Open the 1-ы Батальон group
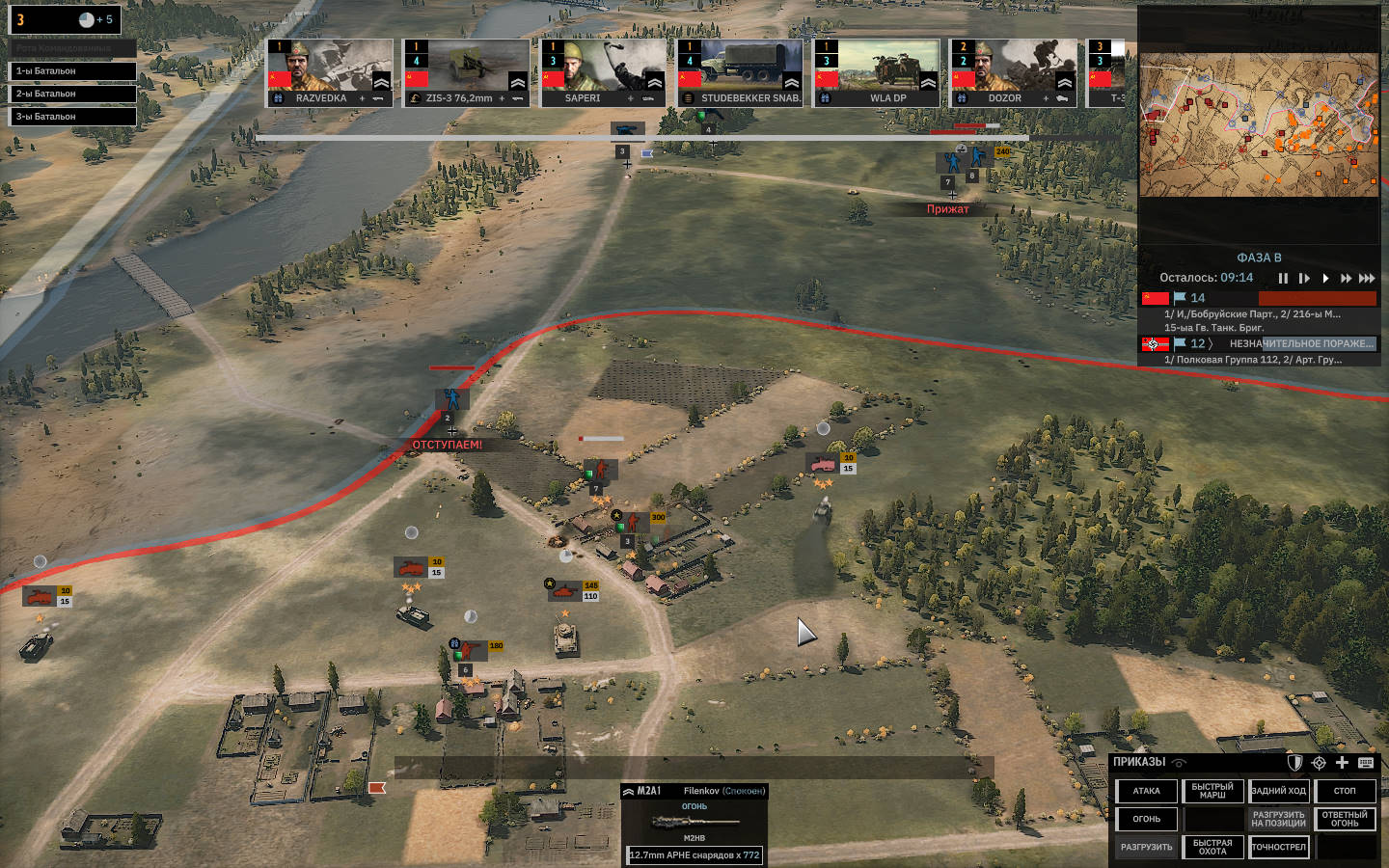1389x868 pixels. click(73, 71)
